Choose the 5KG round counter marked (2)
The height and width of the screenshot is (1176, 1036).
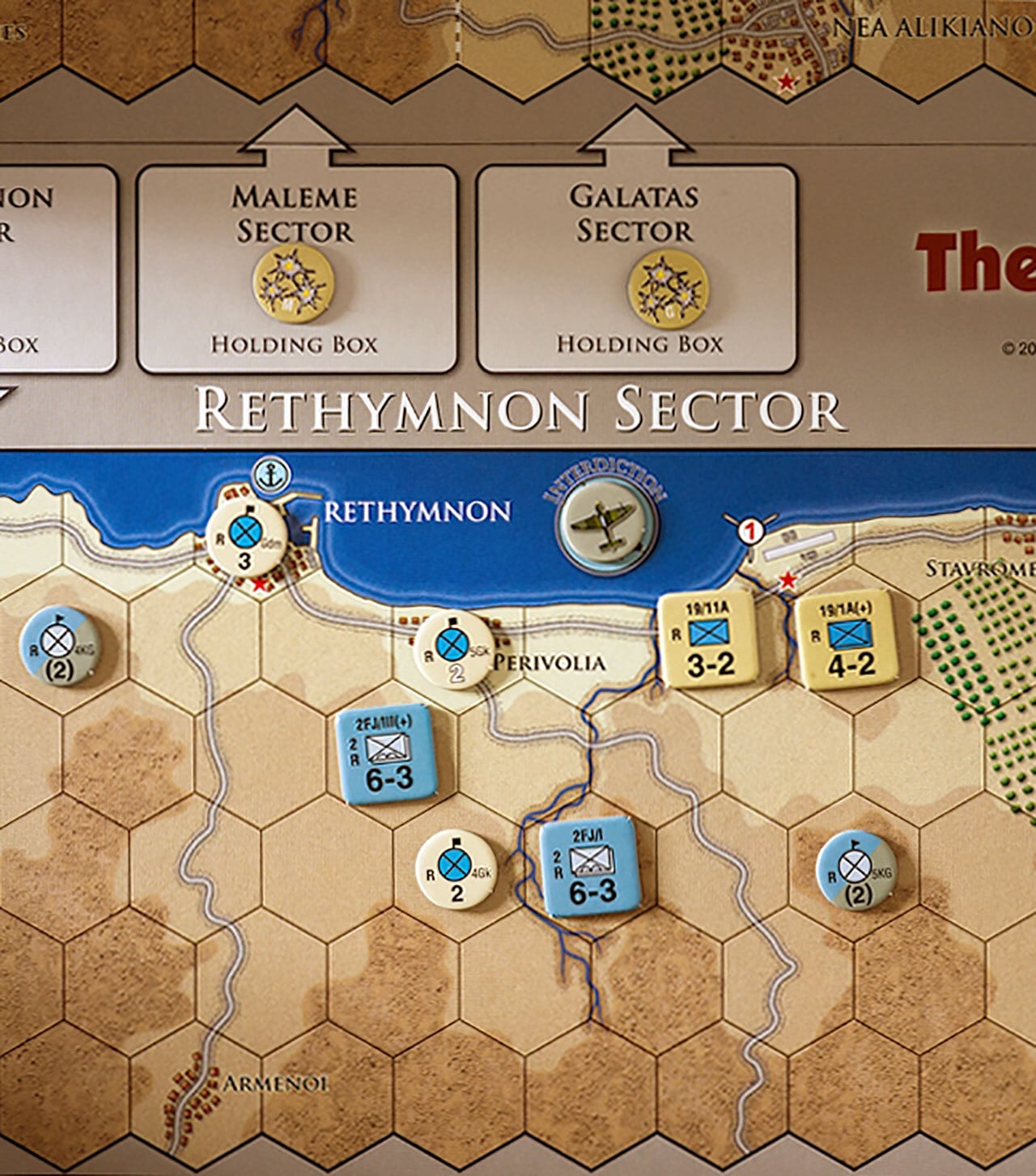tap(856, 871)
